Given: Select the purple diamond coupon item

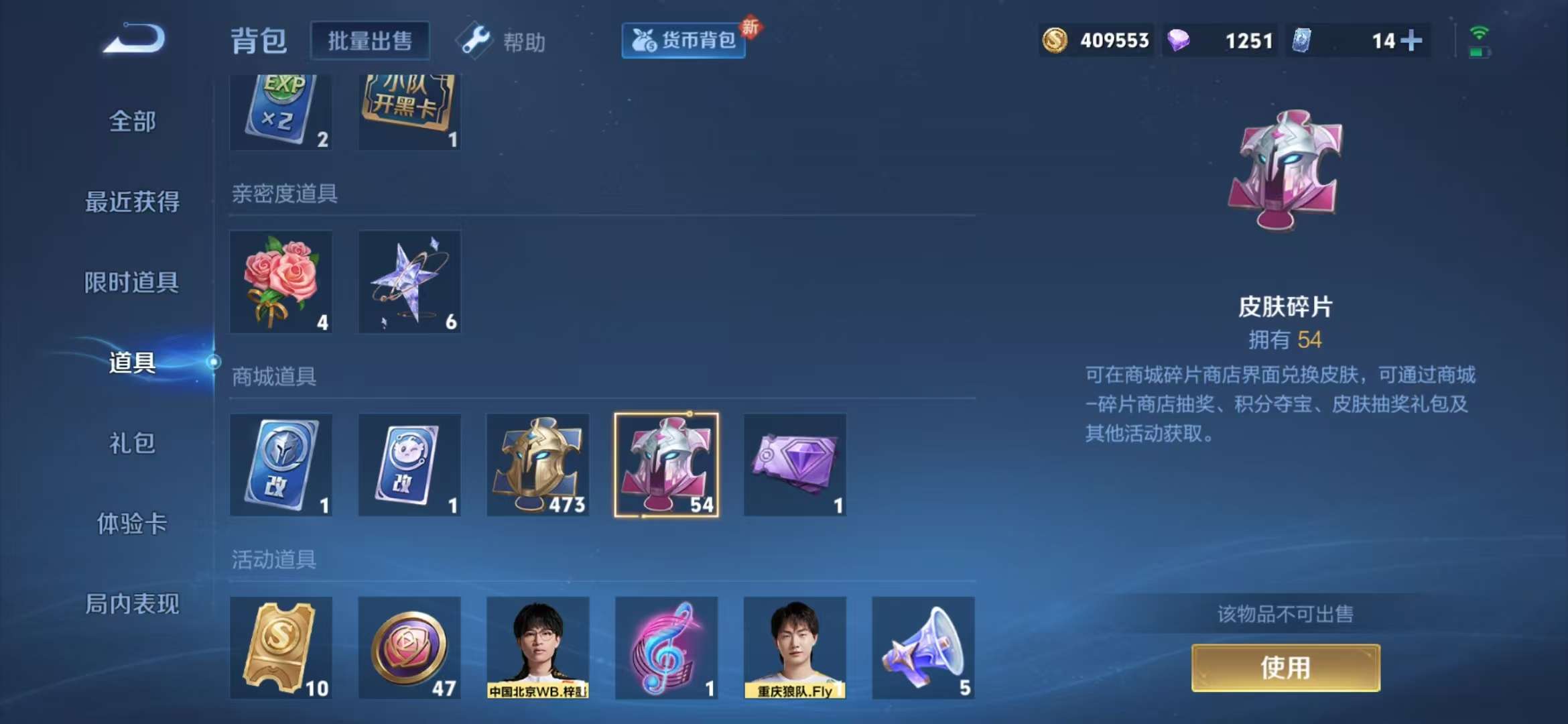Looking at the screenshot, I should coord(794,465).
